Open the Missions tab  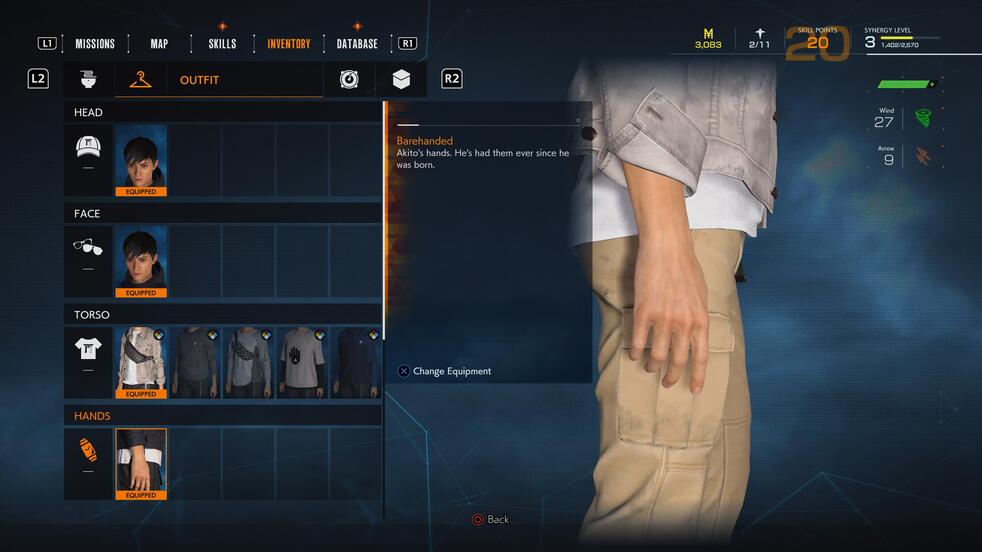[x=95, y=44]
